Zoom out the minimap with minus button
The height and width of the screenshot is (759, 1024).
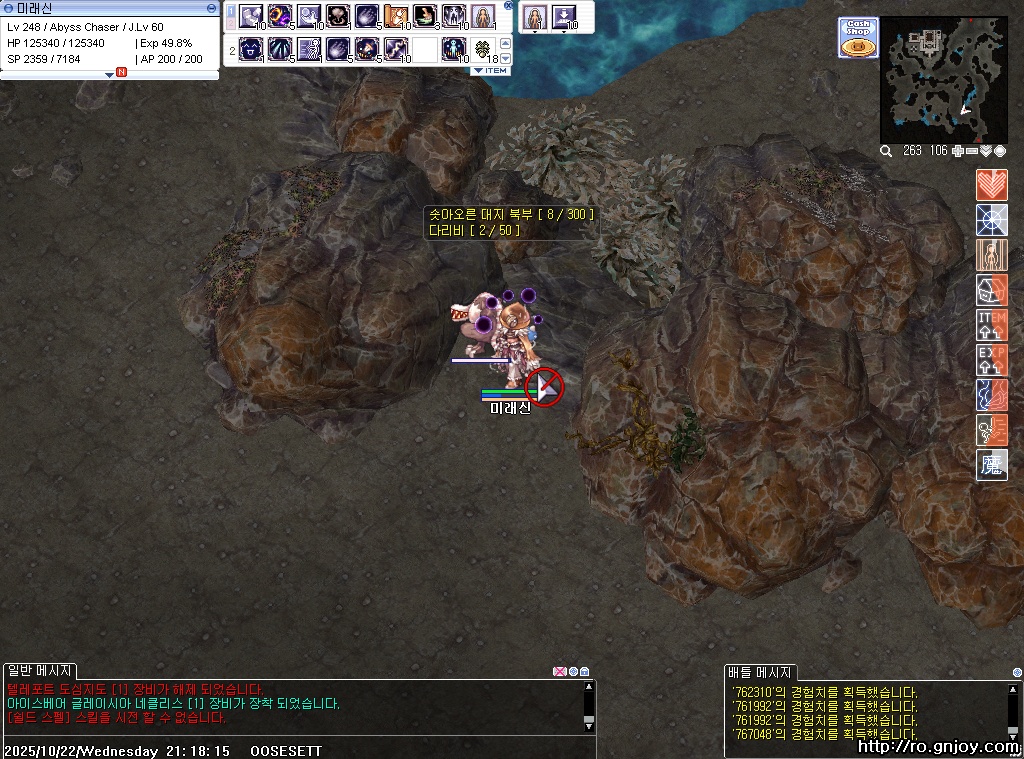(x=972, y=151)
